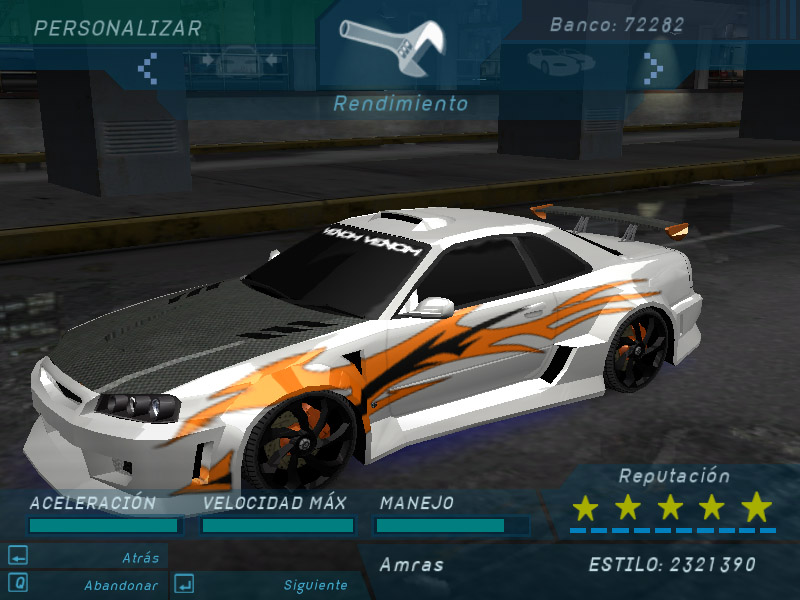This screenshot has width=800, height=600.
Task: Go back with Atrás
Action: (140, 558)
